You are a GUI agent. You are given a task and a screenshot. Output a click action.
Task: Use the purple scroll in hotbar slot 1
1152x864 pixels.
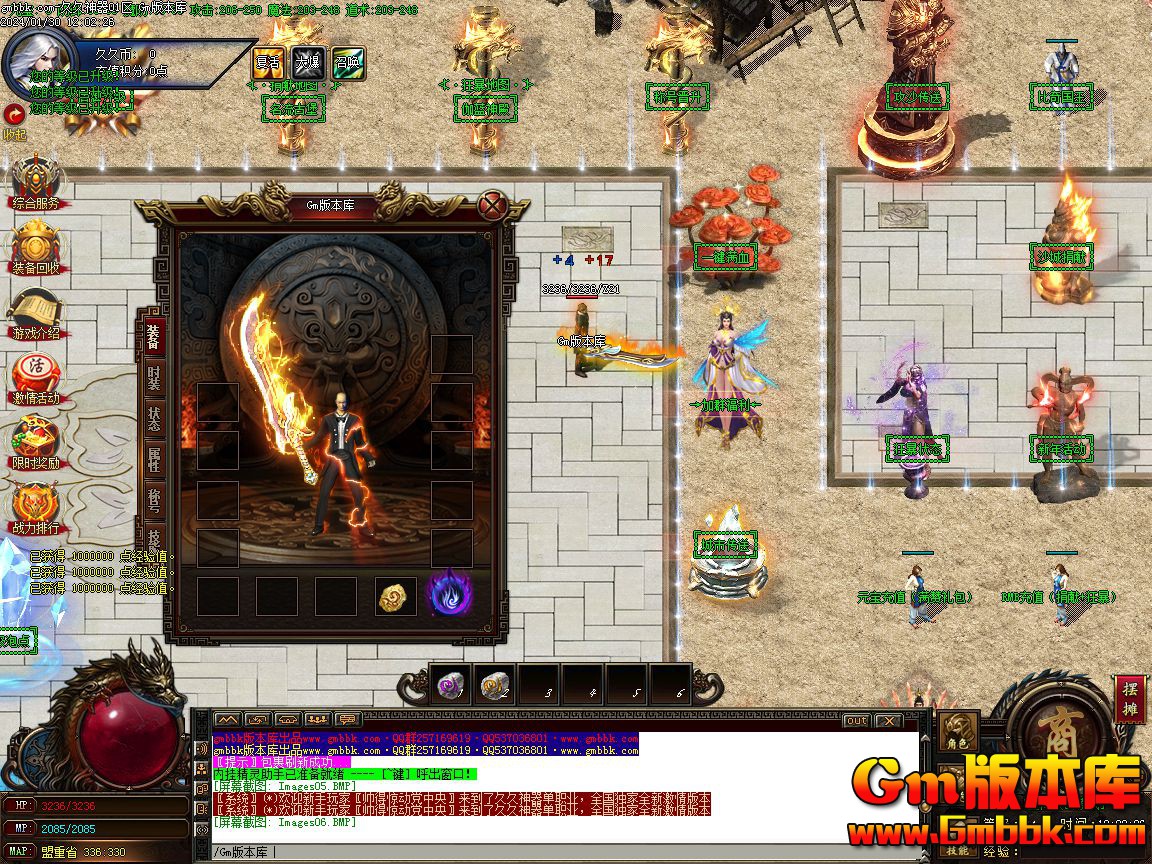449,685
